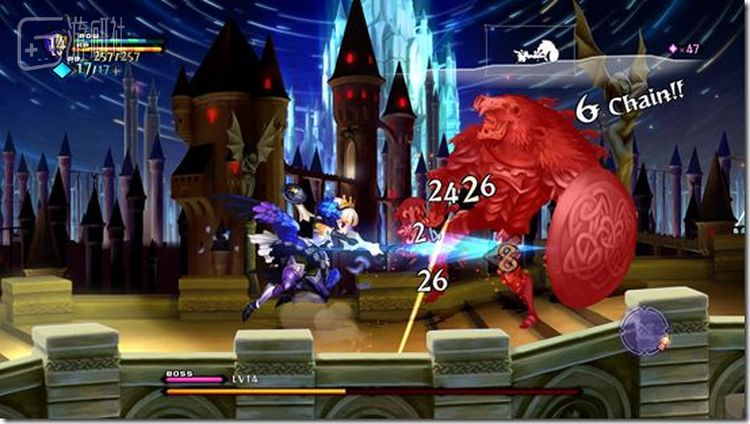This screenshot has width=750, height=424.
Task: Click the purple circular item shortcut
Action: [643, 331]
